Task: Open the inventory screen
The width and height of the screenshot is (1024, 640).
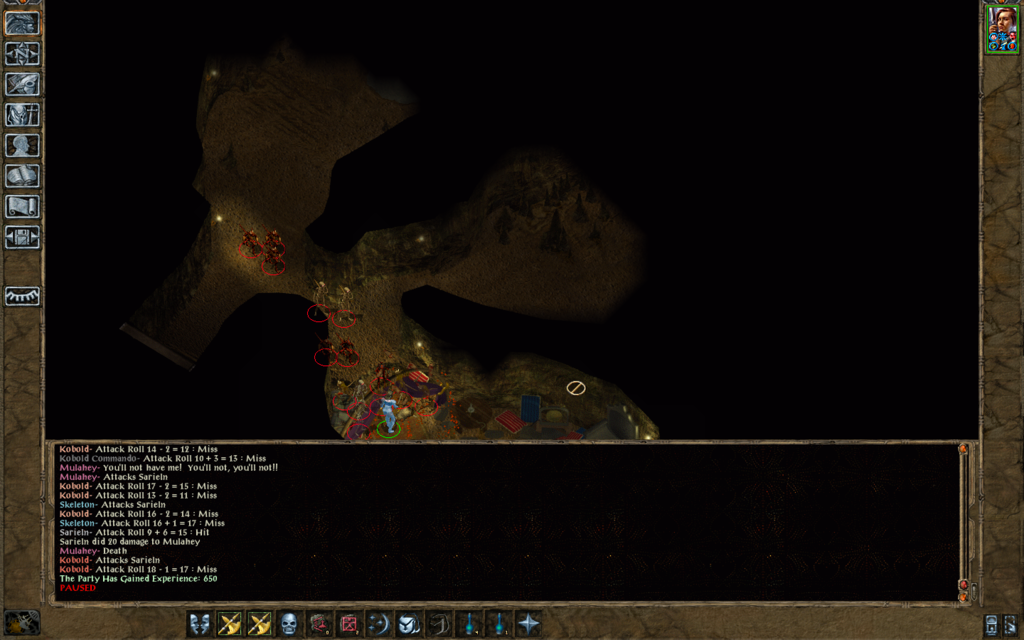Action: click(22, 114)
